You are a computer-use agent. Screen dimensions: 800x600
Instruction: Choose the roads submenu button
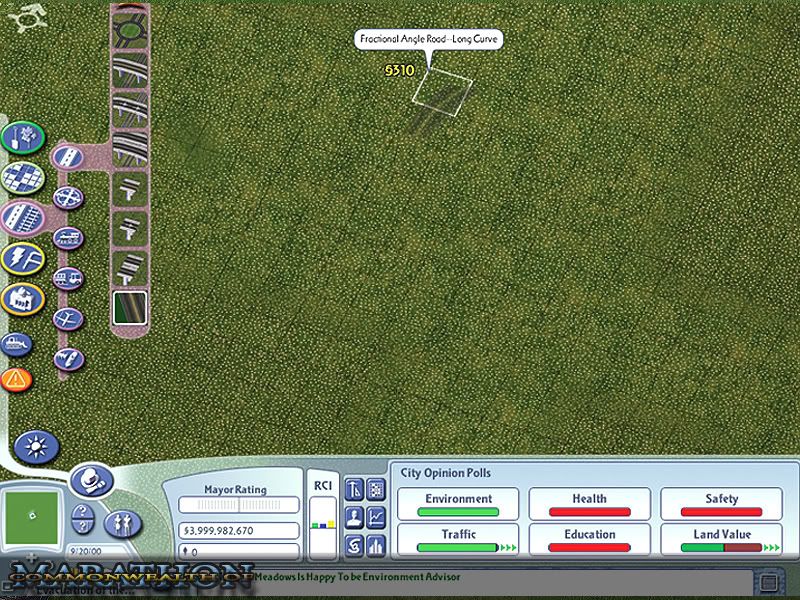pos(68,157)
